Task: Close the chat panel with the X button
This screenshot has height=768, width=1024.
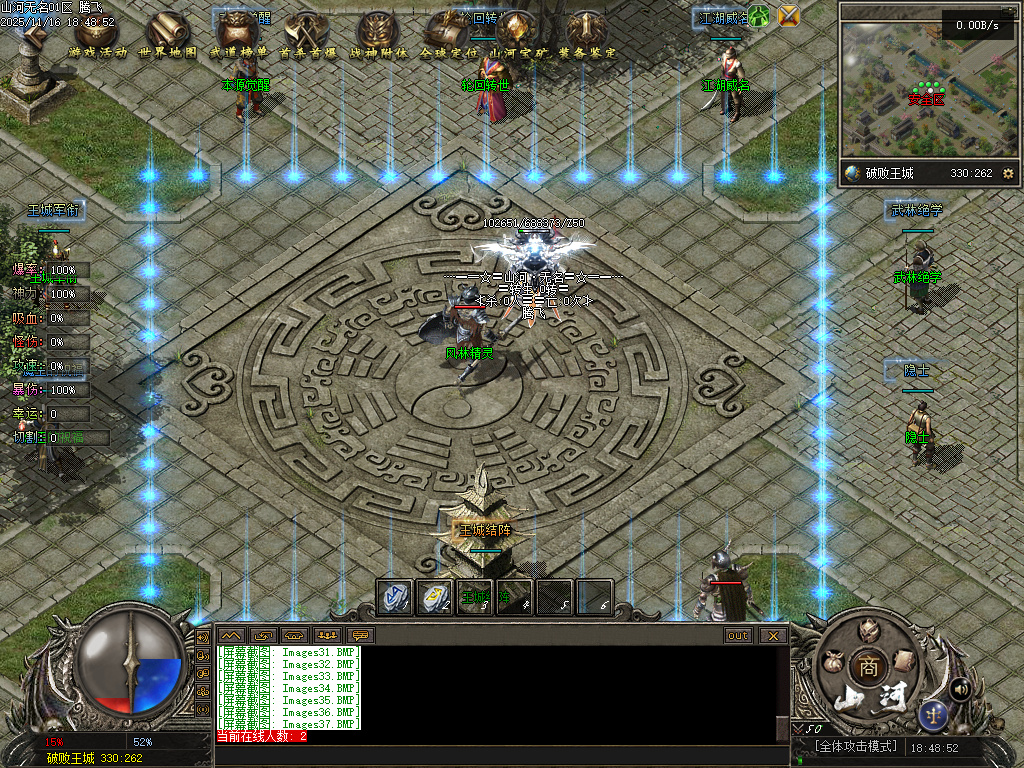Action: pos(771,635)
